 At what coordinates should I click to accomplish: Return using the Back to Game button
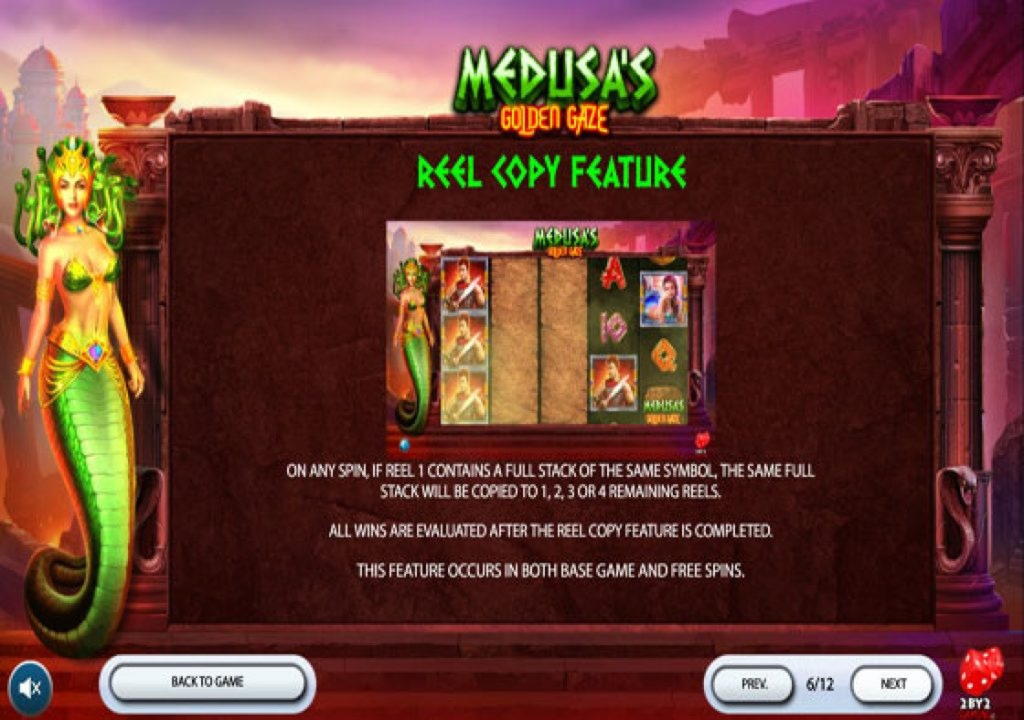207,683
